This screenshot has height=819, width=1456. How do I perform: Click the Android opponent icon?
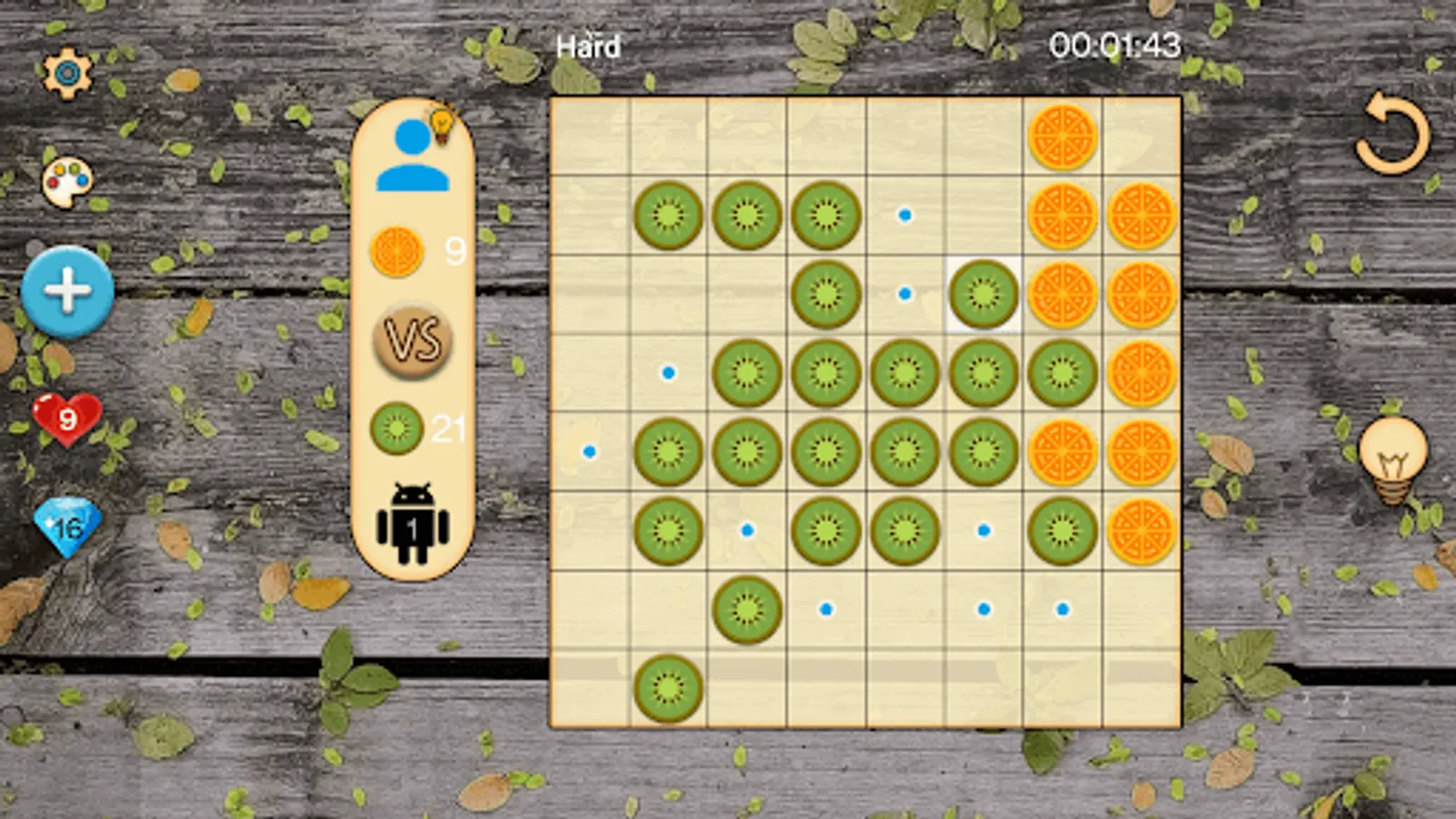[414, 523]
